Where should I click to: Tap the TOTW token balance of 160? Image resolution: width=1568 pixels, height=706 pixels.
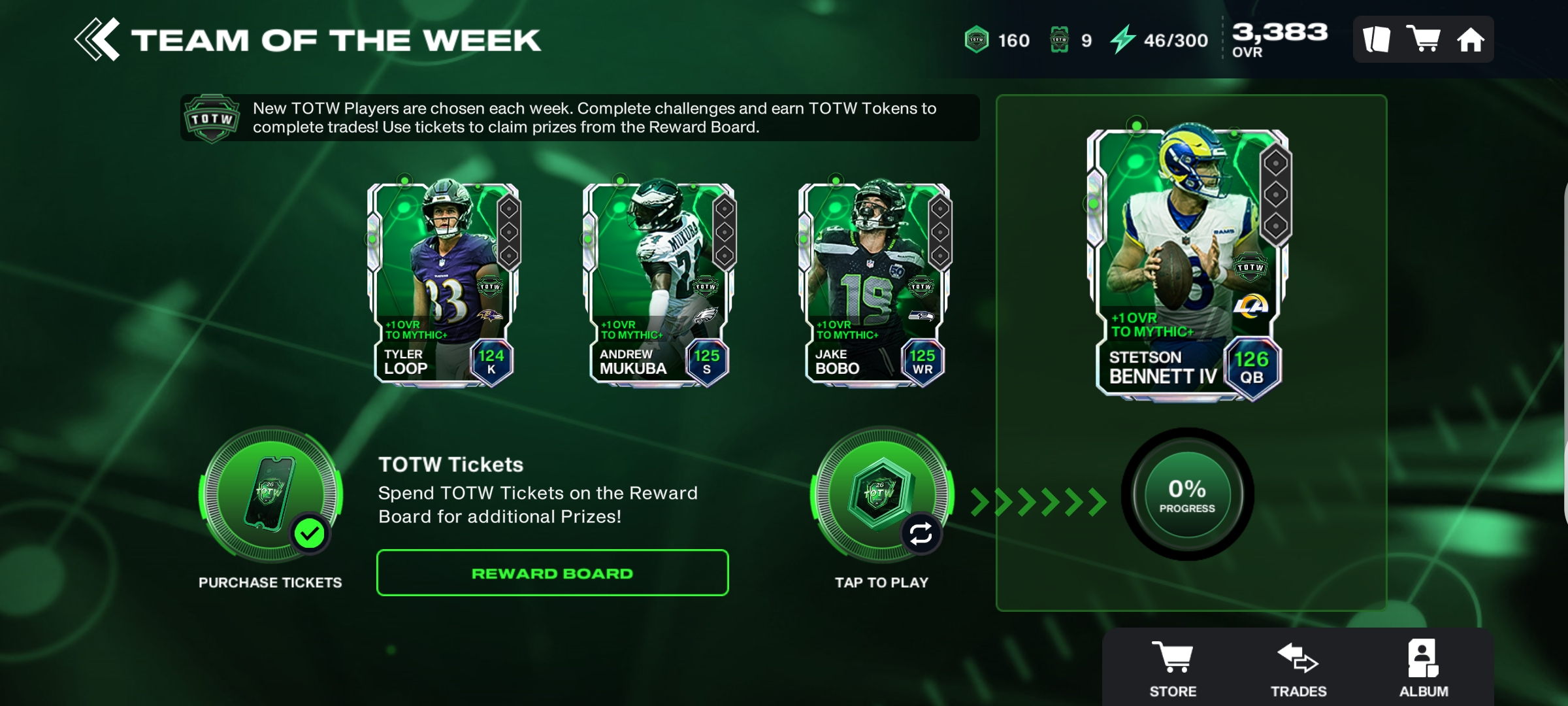point(997,41)
